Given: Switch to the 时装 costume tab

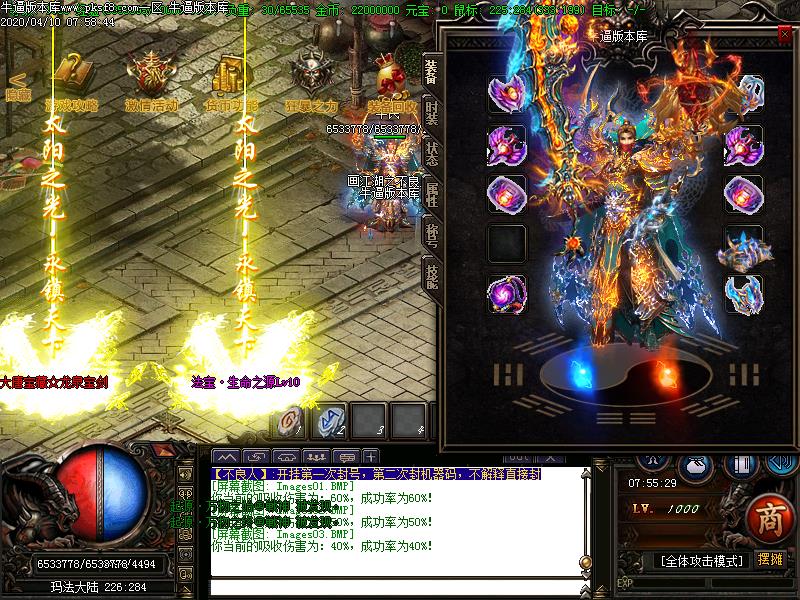Looking at the screenshot, I should tap(431, 111).
